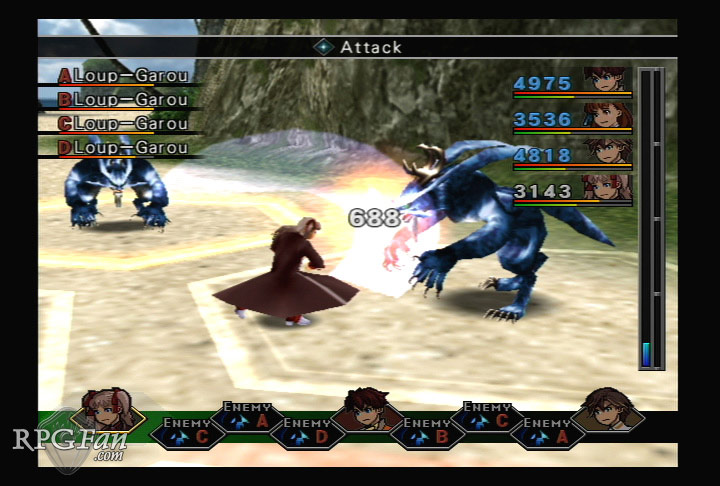The height and width of the screenshot is (486, 720).
Task: Select the party portrait beside 3143 HP
Action: (607, 187)
